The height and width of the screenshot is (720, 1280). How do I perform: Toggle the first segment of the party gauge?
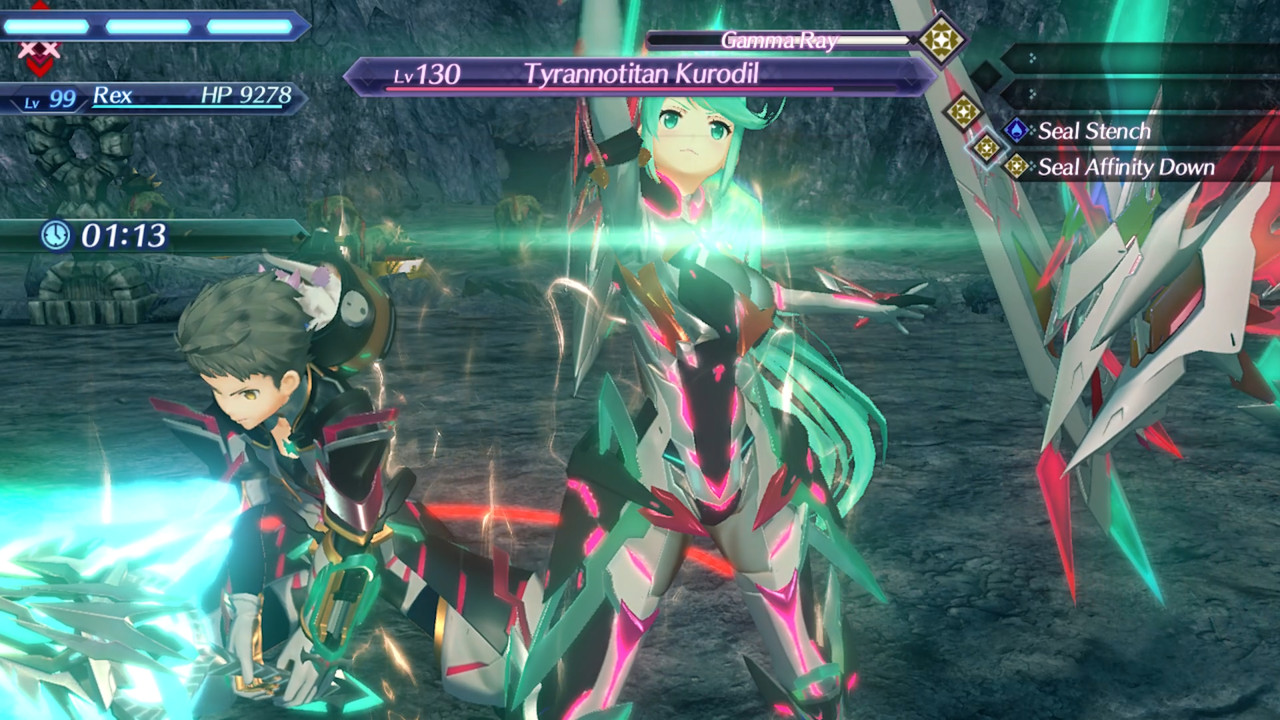point(45,27)
